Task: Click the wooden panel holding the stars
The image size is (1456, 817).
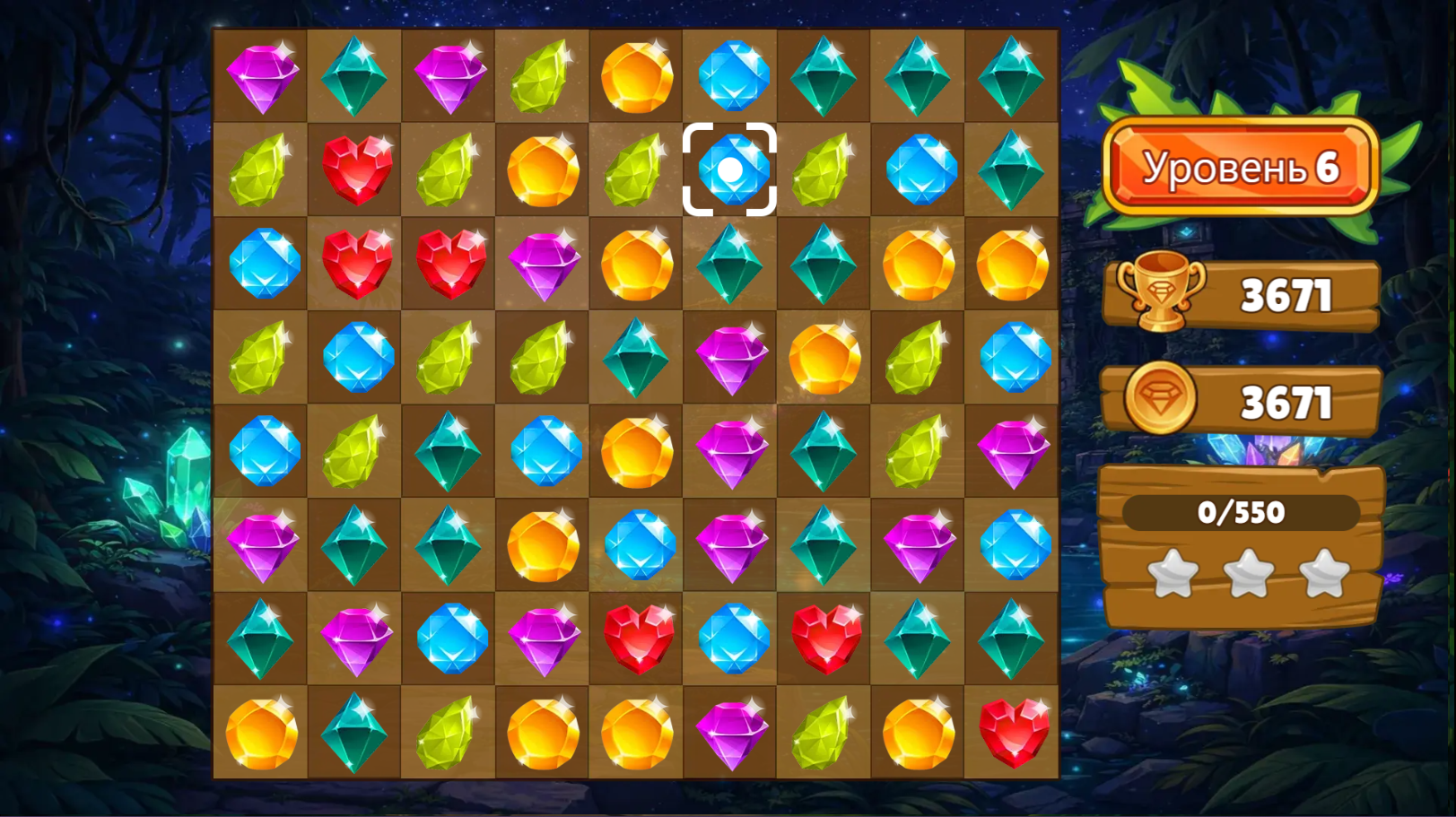Action: [x=1242, y=547]
